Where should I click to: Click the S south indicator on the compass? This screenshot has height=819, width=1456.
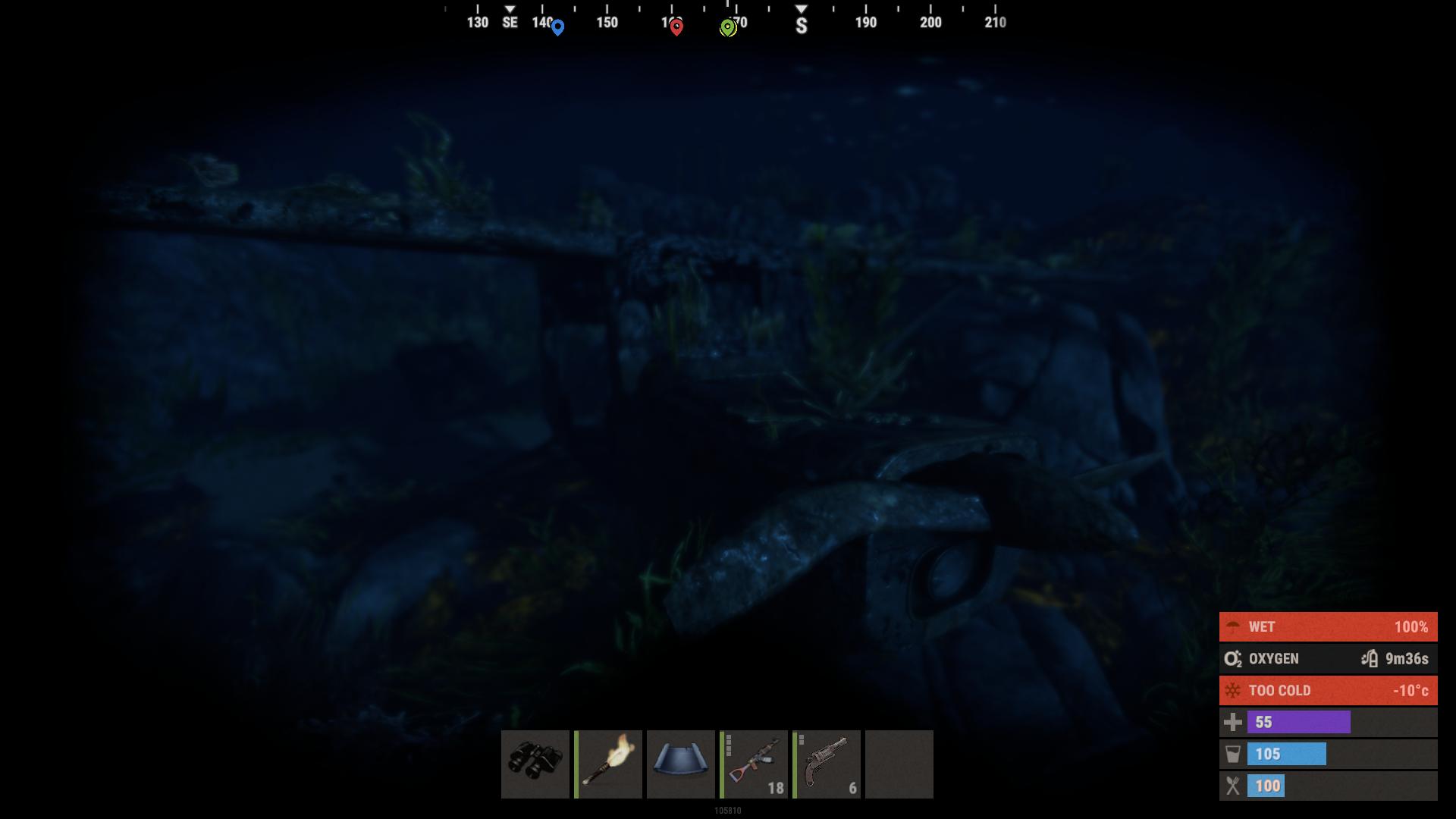pyautogui.click(x=801, y=25)
